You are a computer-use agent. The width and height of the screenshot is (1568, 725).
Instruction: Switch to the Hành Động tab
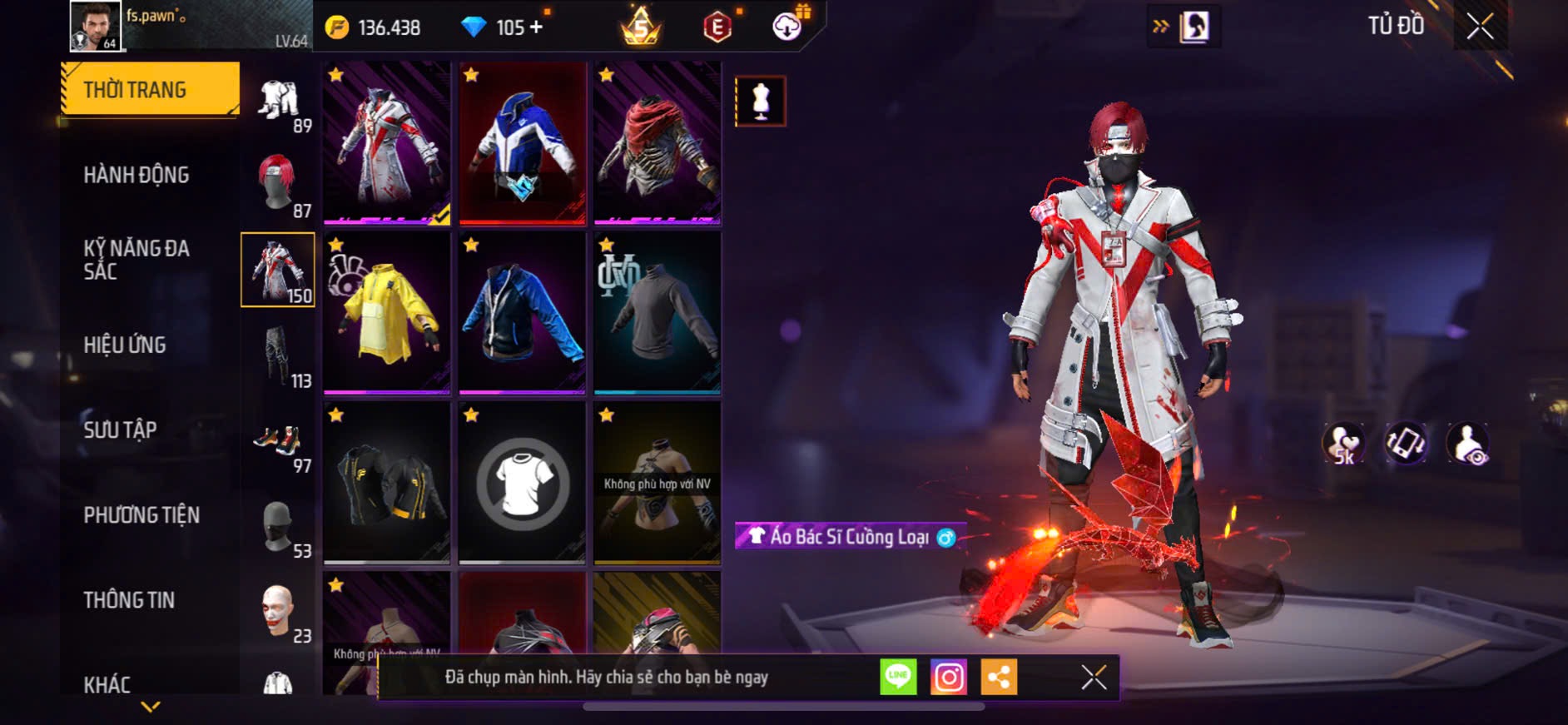tap(136, 175)
